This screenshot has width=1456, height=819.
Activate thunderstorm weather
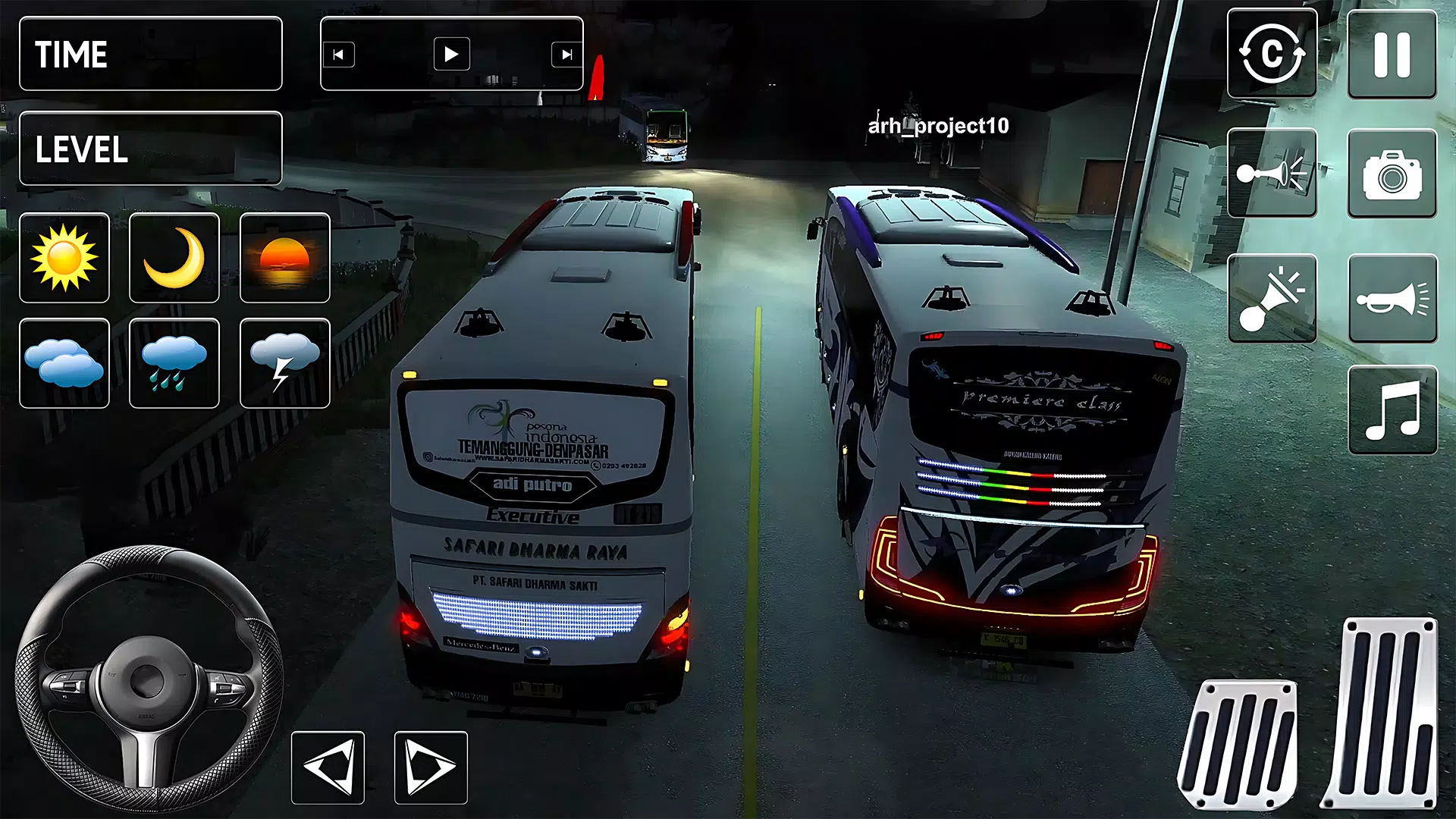tap(284, 362)
